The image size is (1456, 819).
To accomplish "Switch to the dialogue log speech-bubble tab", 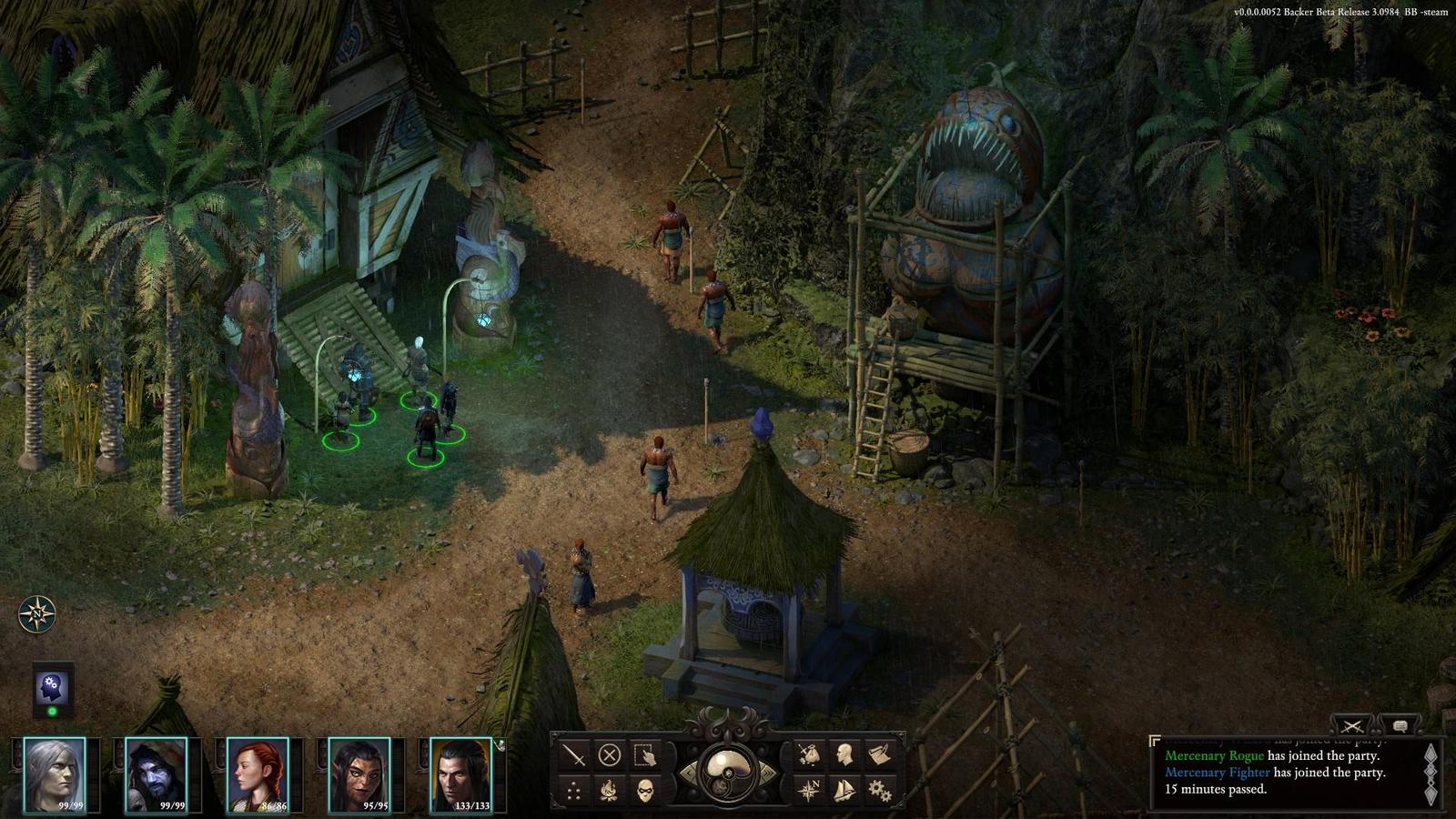I will 1400,725.
